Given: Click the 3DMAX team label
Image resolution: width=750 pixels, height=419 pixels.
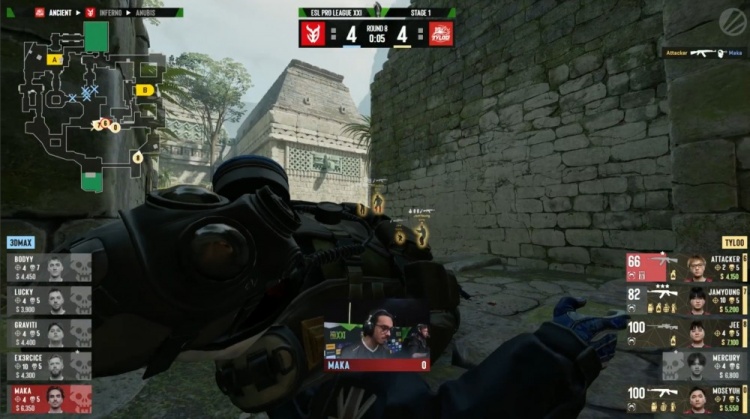Looking at the screenshot, I should 21,243.
